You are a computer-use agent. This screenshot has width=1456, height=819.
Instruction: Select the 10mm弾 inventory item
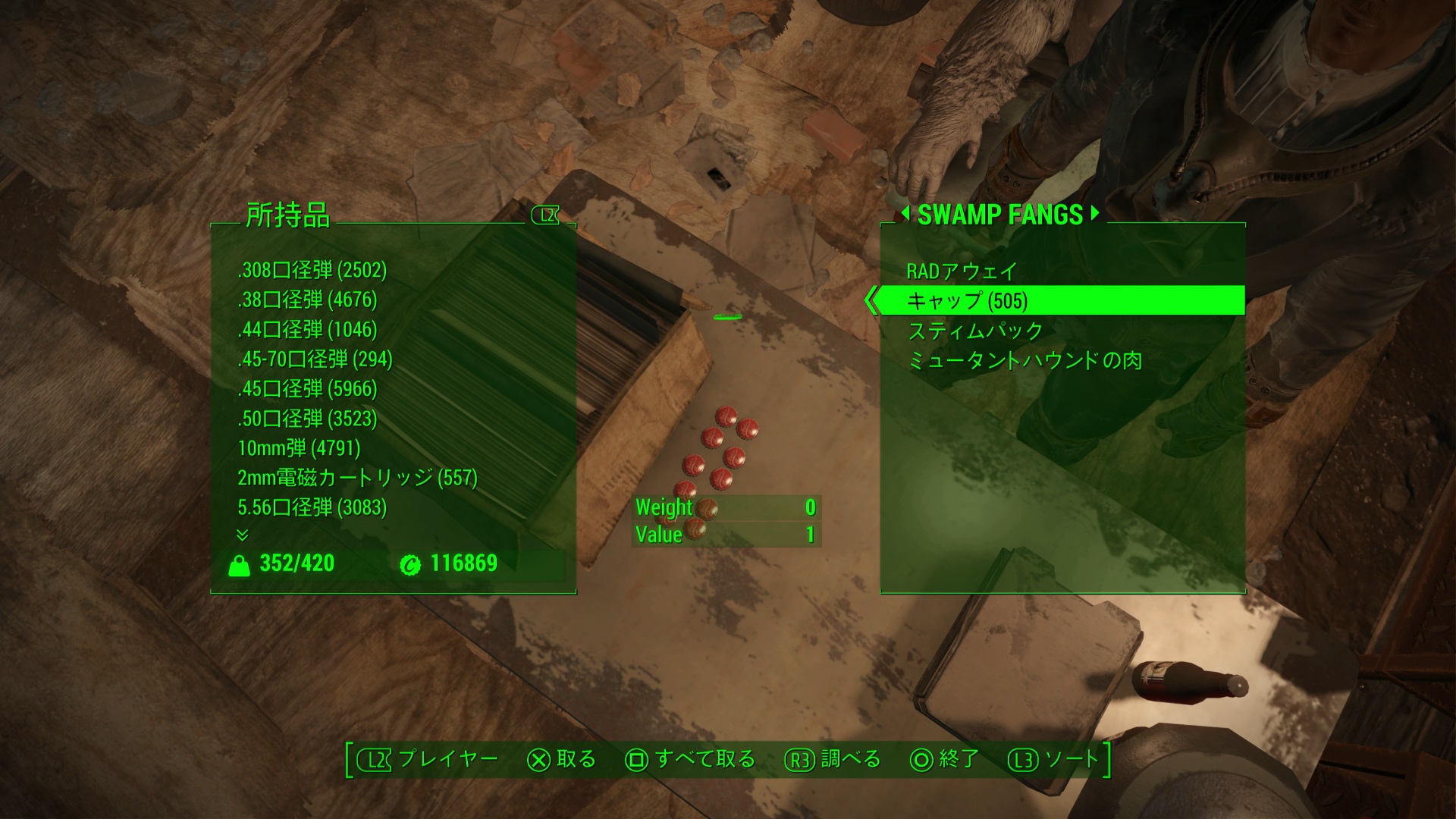click(x=299, y=447)
